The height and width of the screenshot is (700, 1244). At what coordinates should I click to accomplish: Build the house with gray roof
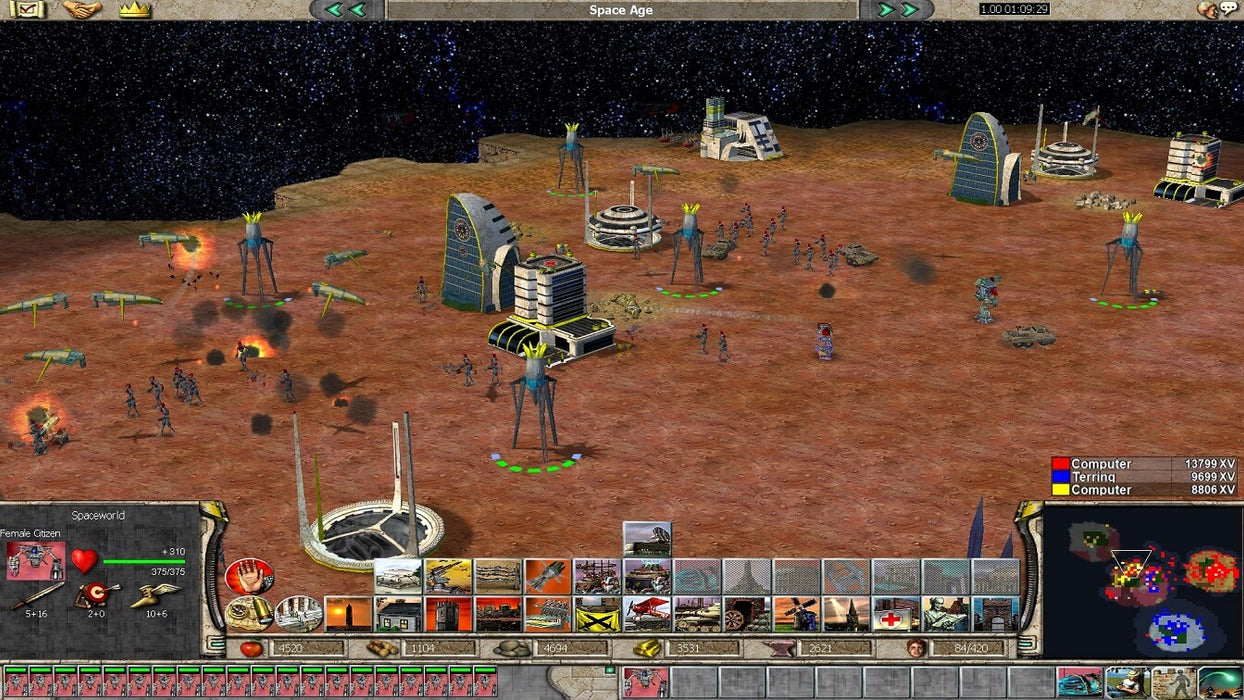tap(398, 614)
